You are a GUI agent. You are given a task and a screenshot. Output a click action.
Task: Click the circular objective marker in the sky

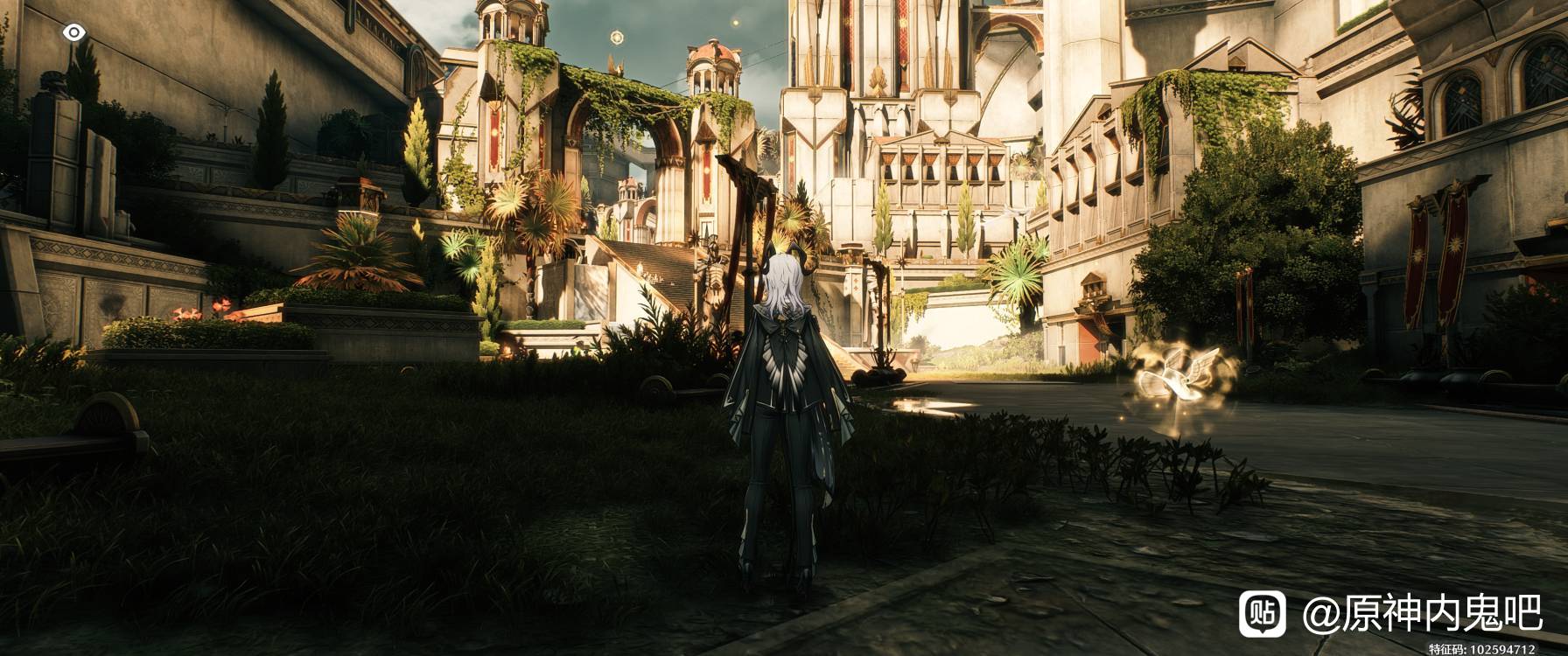click(617, 38)
